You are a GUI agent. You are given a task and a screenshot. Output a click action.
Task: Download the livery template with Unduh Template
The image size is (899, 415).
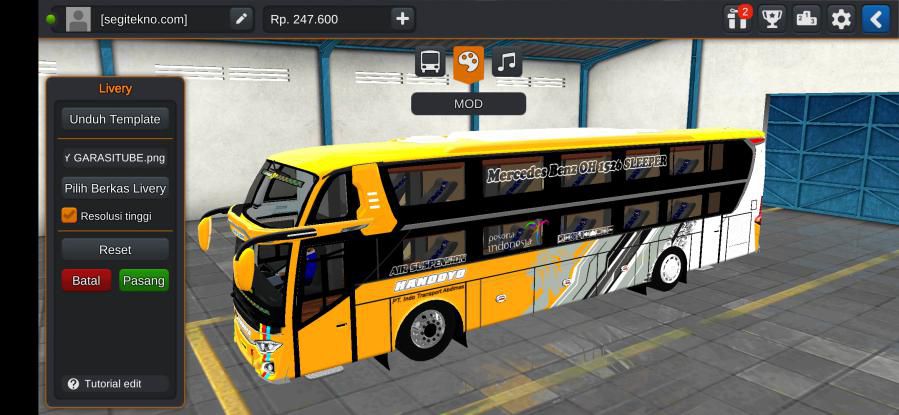(x=114, y=119)
